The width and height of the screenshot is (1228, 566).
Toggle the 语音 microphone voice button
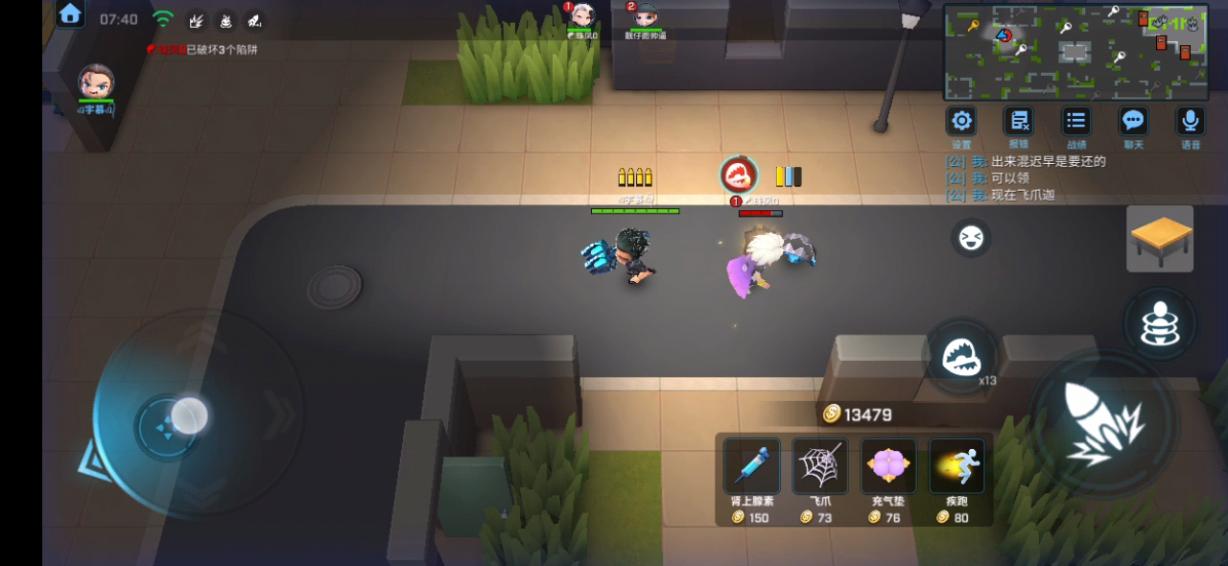1190,122
